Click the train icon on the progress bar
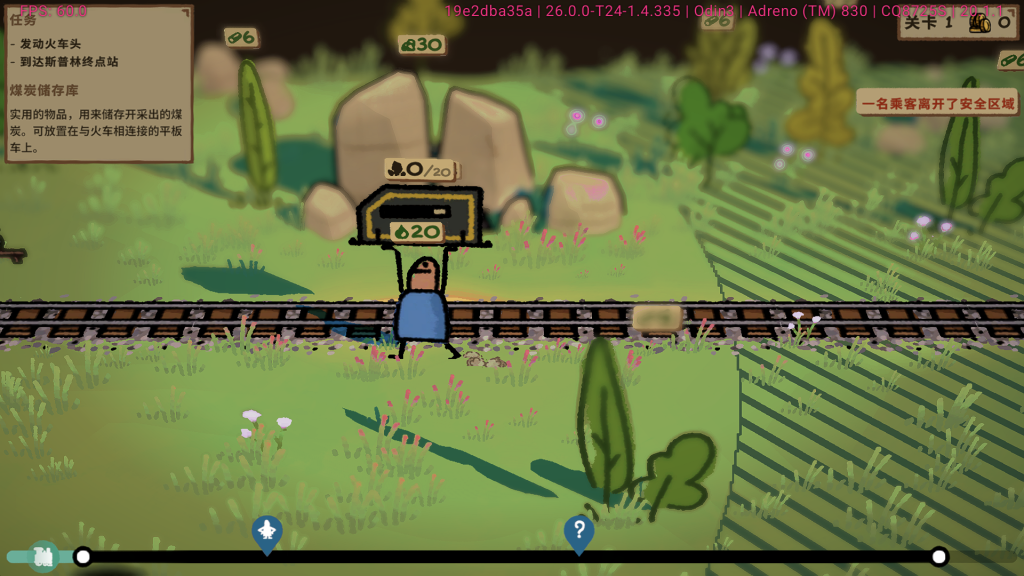 tap(43, 556)
